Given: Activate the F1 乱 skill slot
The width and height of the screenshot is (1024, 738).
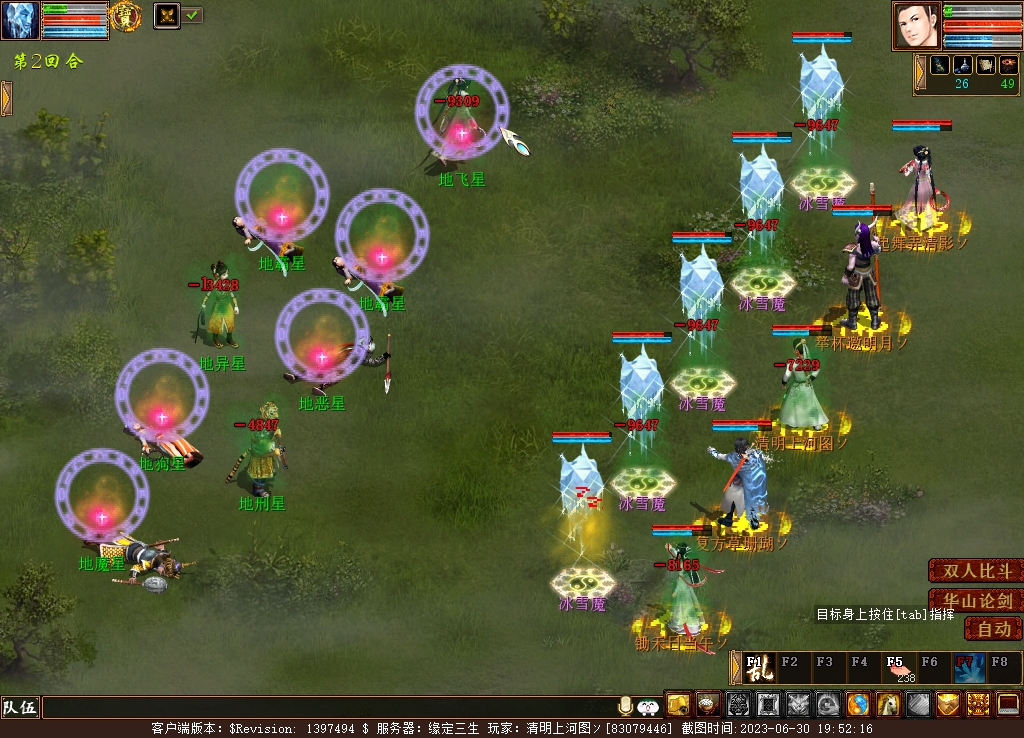Looking at the screenshot, I should pyautogui.click(x=759, y=667).
